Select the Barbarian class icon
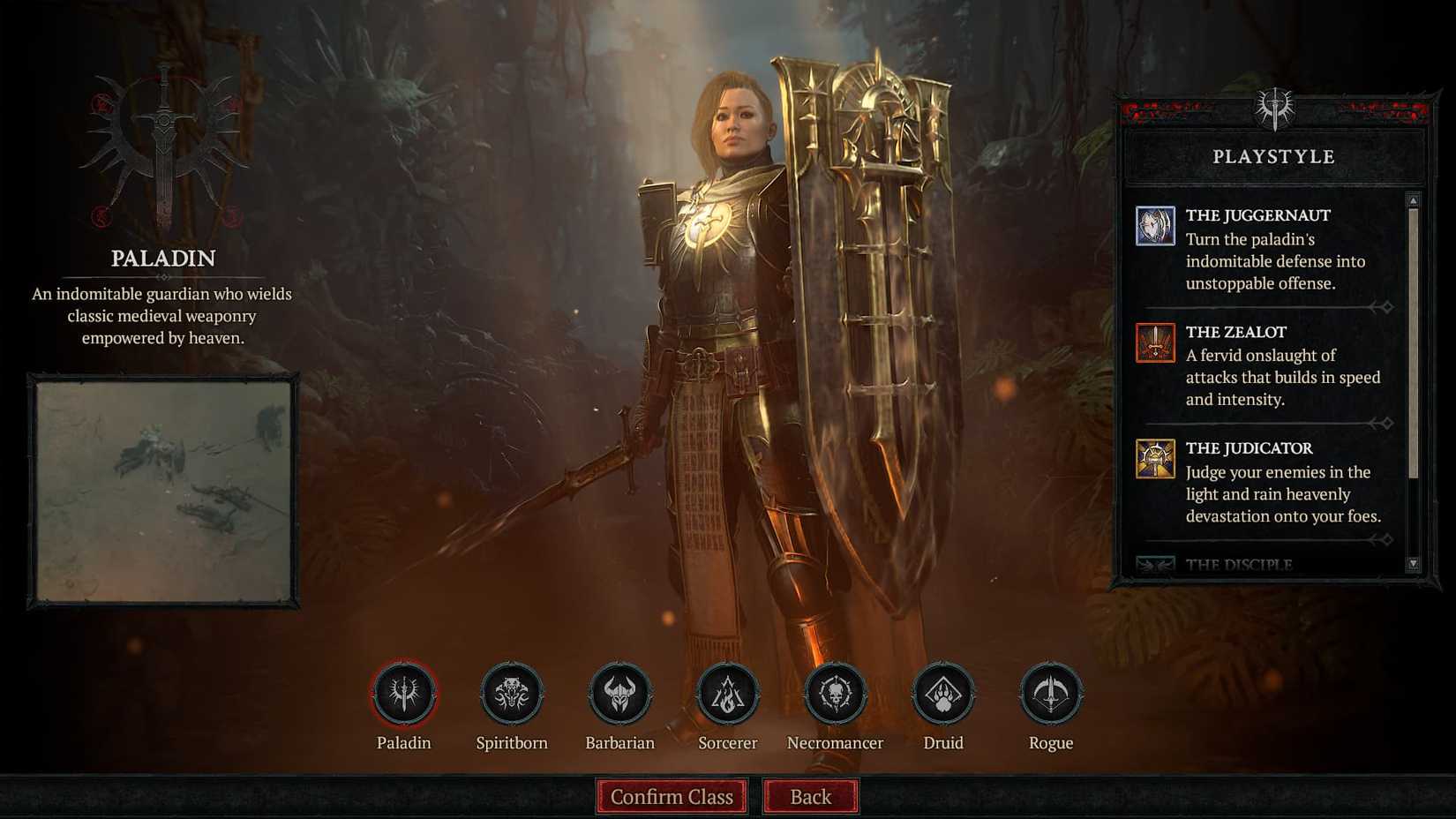This screenshot has height=819, width=1456. click(619, 694)
